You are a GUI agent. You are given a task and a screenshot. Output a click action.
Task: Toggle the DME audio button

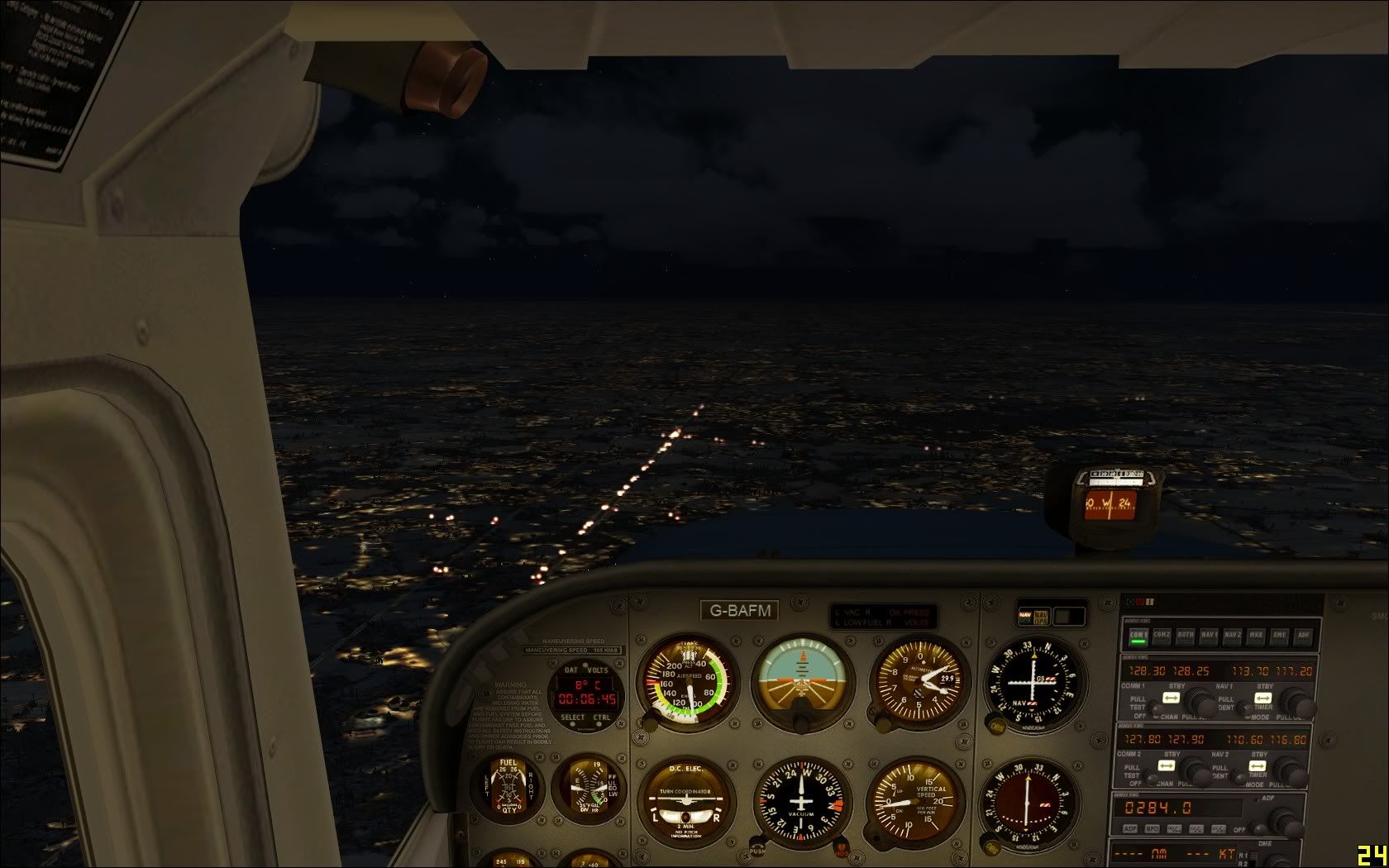tap(1280, 636)
